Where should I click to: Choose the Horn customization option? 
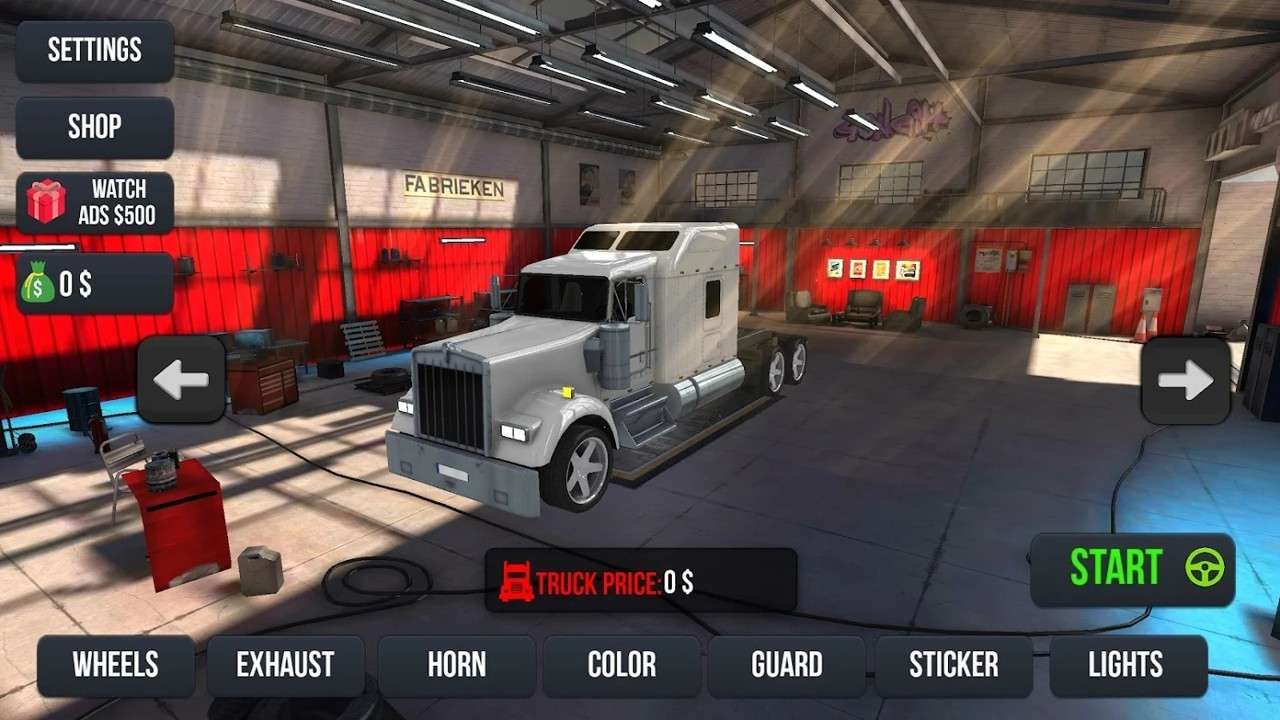pos(457,665)
